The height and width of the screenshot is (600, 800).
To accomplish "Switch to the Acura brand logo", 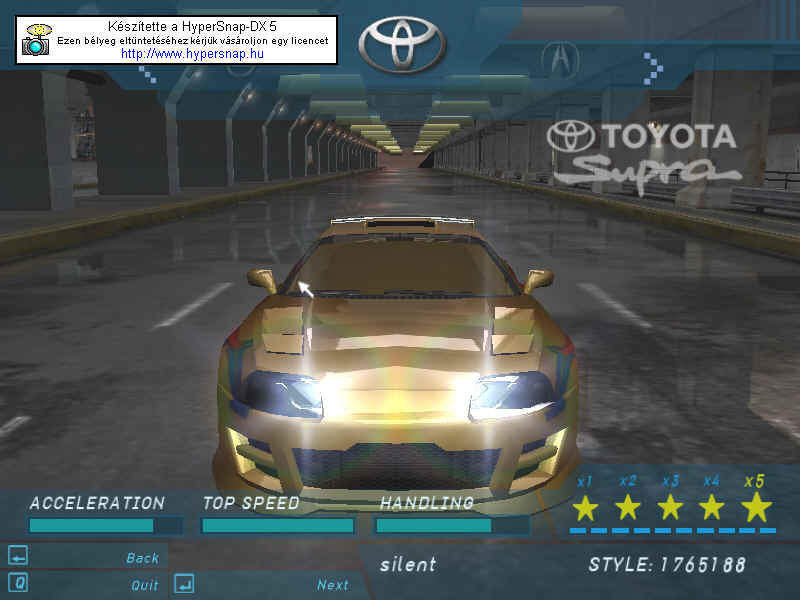I will click(x=560, y=58).
